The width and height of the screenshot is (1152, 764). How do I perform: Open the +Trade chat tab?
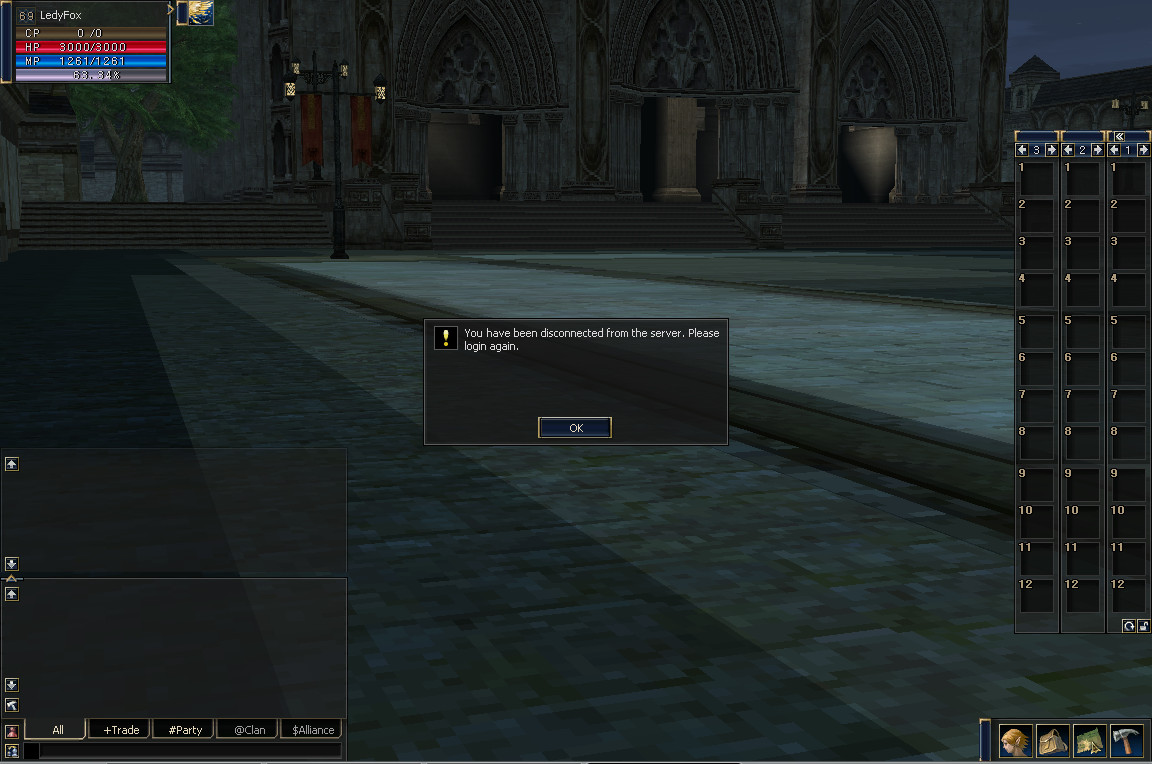[x=121, y=730]
